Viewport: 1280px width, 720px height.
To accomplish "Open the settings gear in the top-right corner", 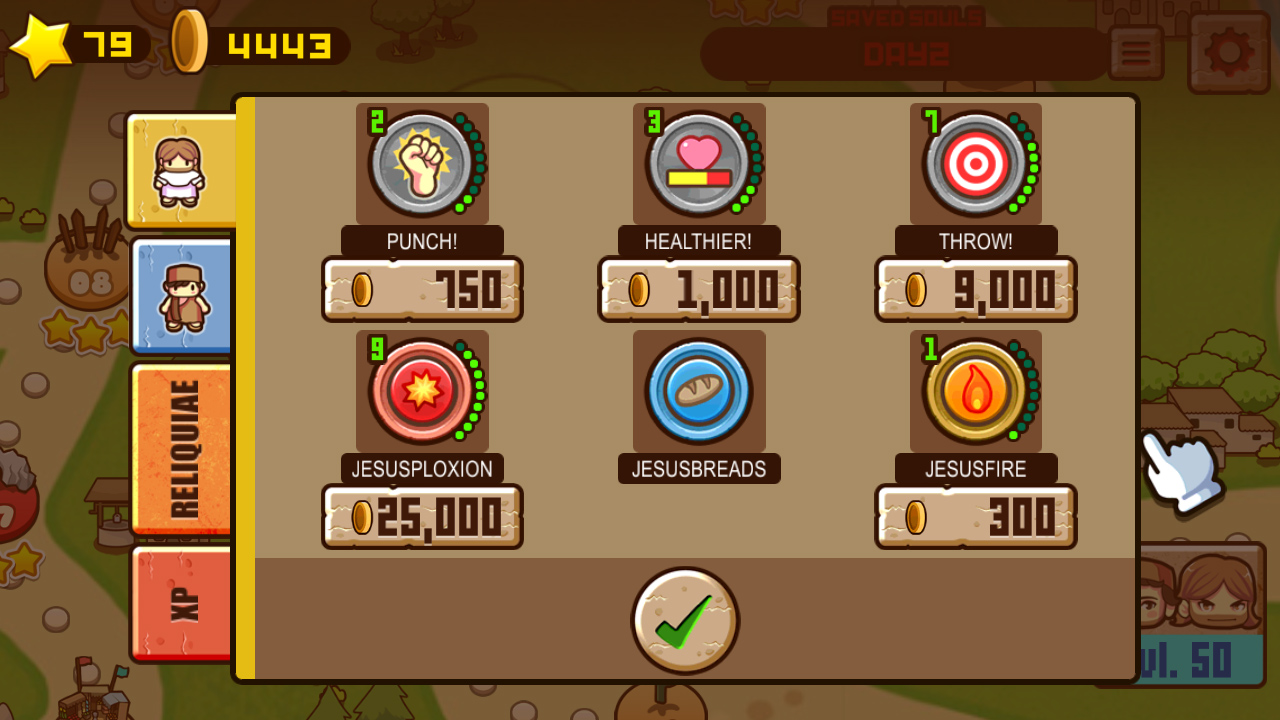I will coord(1228,54).
